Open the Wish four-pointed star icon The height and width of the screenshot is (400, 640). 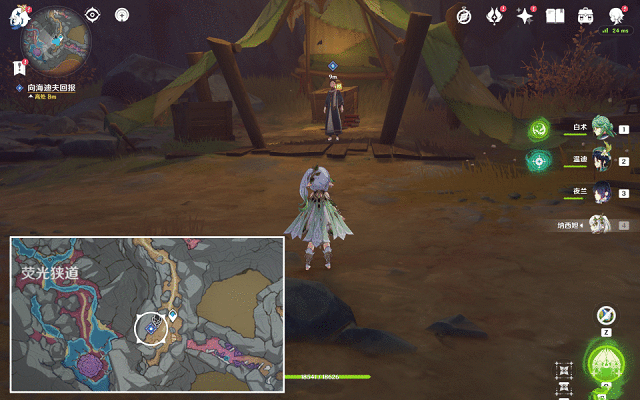pos(524,15)
